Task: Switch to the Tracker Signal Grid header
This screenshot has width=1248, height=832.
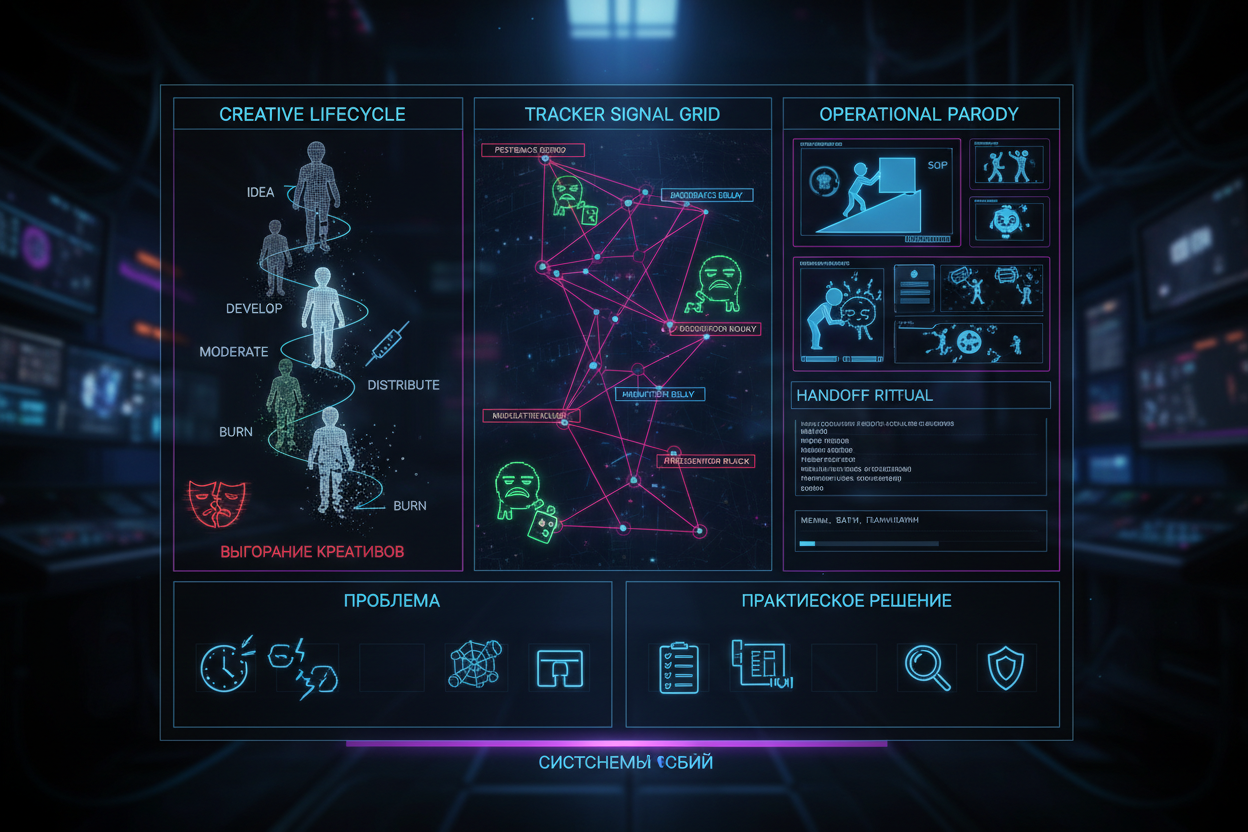Action: (x=622, y=114)
